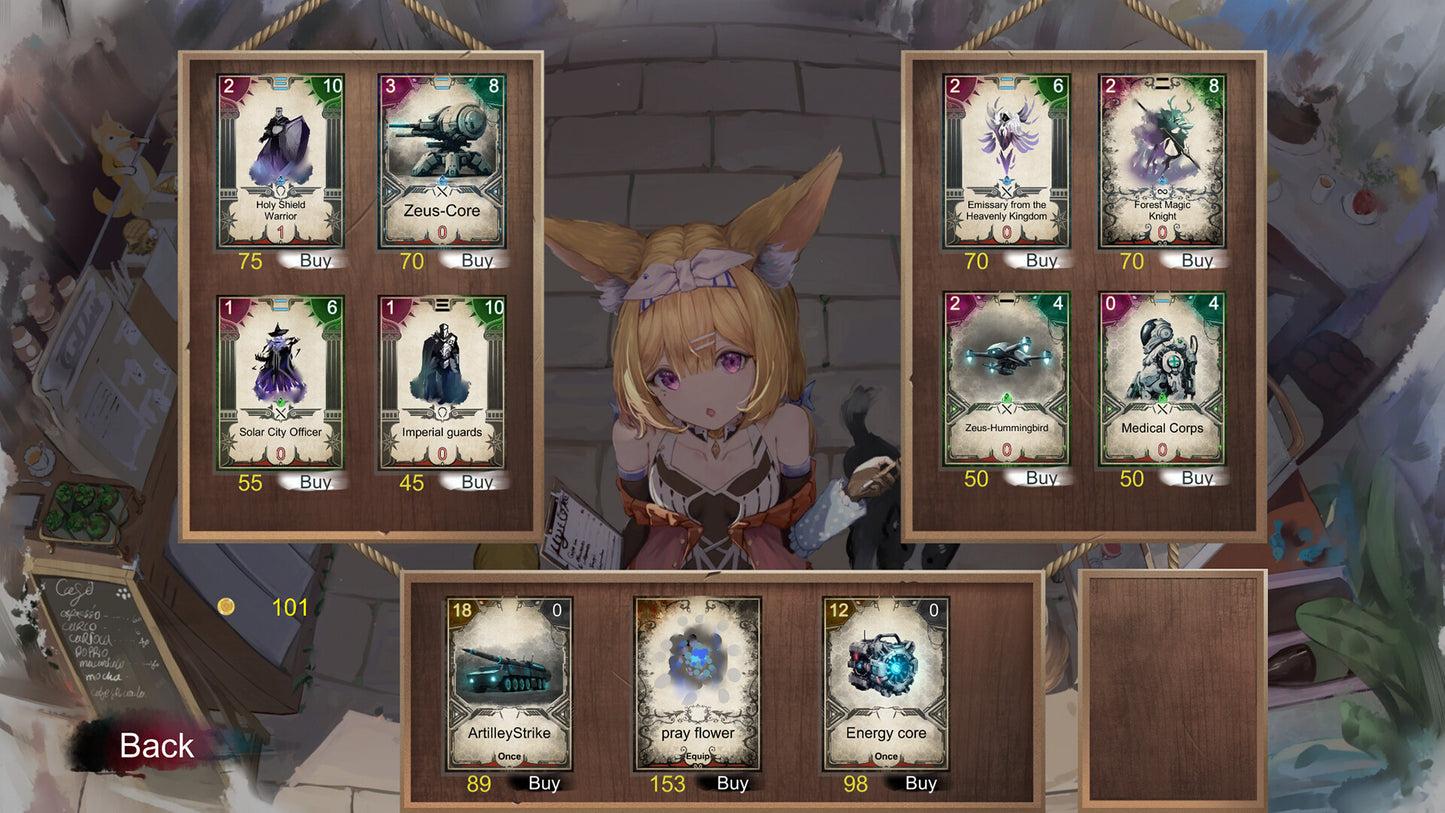Choose the Solar City Officer card
1445x813 pixels.
pyautogui.click(x=280, y=383)
